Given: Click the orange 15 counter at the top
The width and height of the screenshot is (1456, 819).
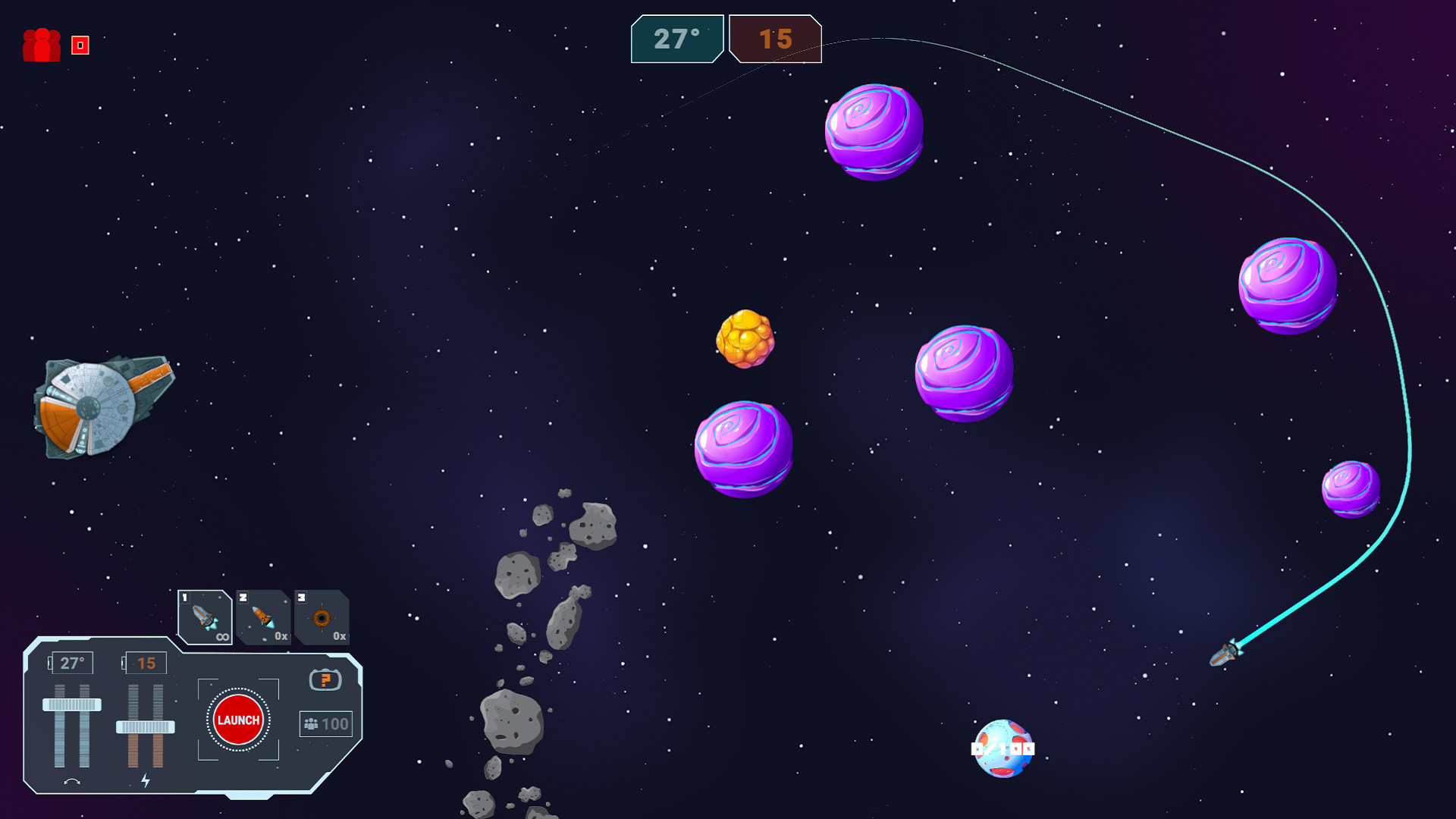Looking at the screenshot, I should click(775, 40).
